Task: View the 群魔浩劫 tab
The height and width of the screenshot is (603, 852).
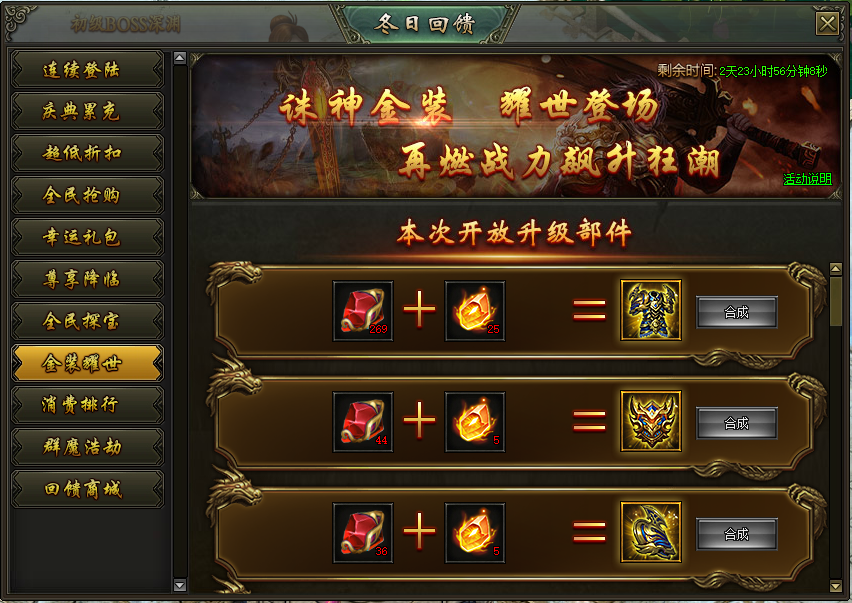Action: 87,448
